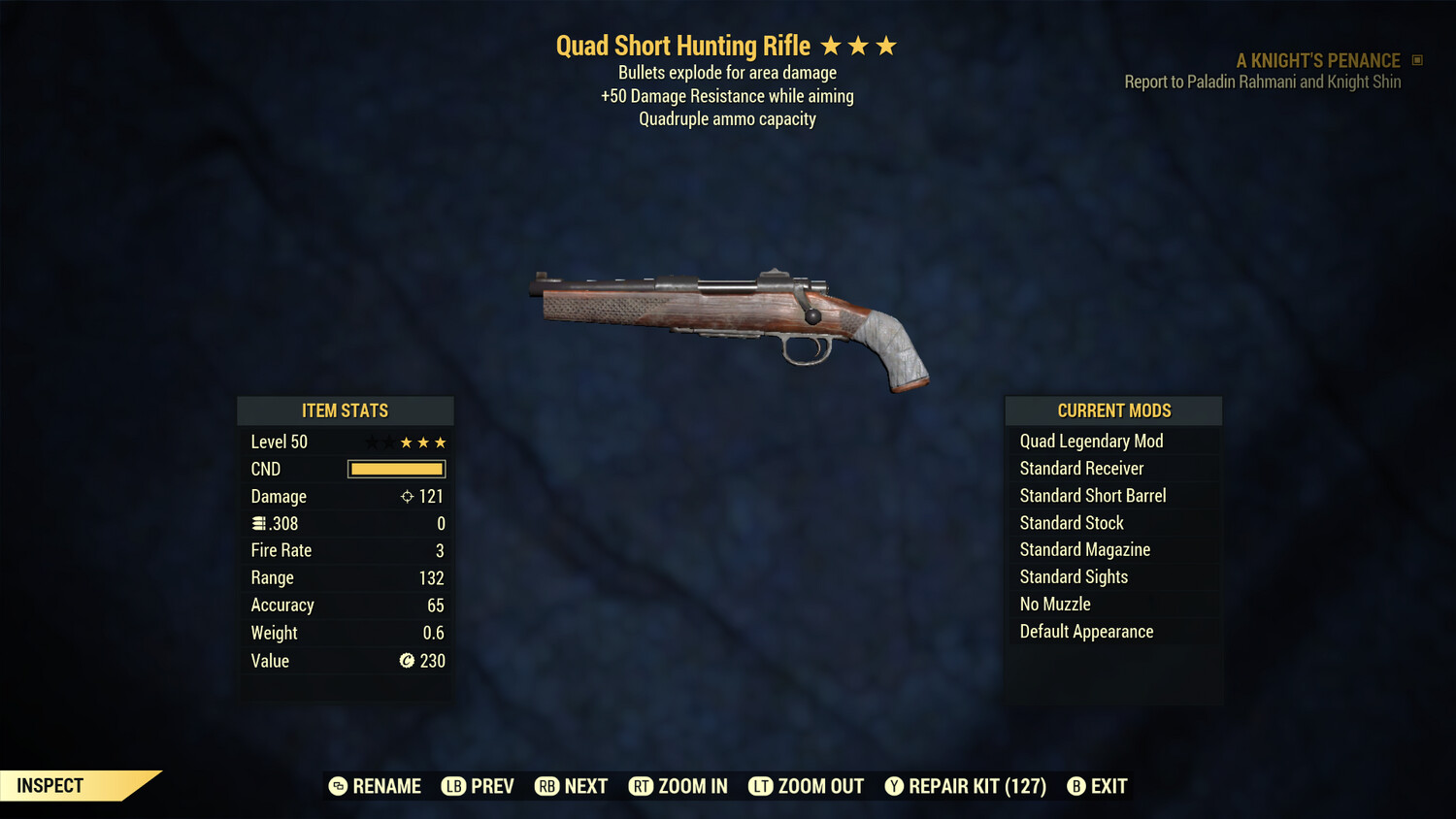Click the caps icon beside Value
Screen dimensions: 1456x819
pyautogui.click(x=407, y=661)
